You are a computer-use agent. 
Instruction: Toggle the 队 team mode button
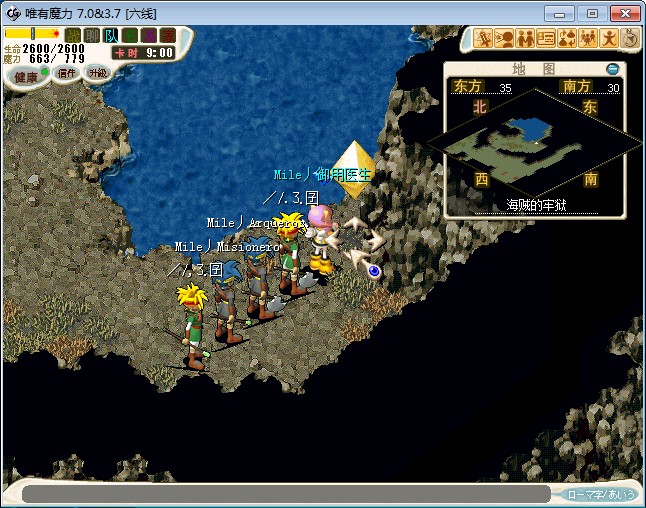tap(111, 35)
